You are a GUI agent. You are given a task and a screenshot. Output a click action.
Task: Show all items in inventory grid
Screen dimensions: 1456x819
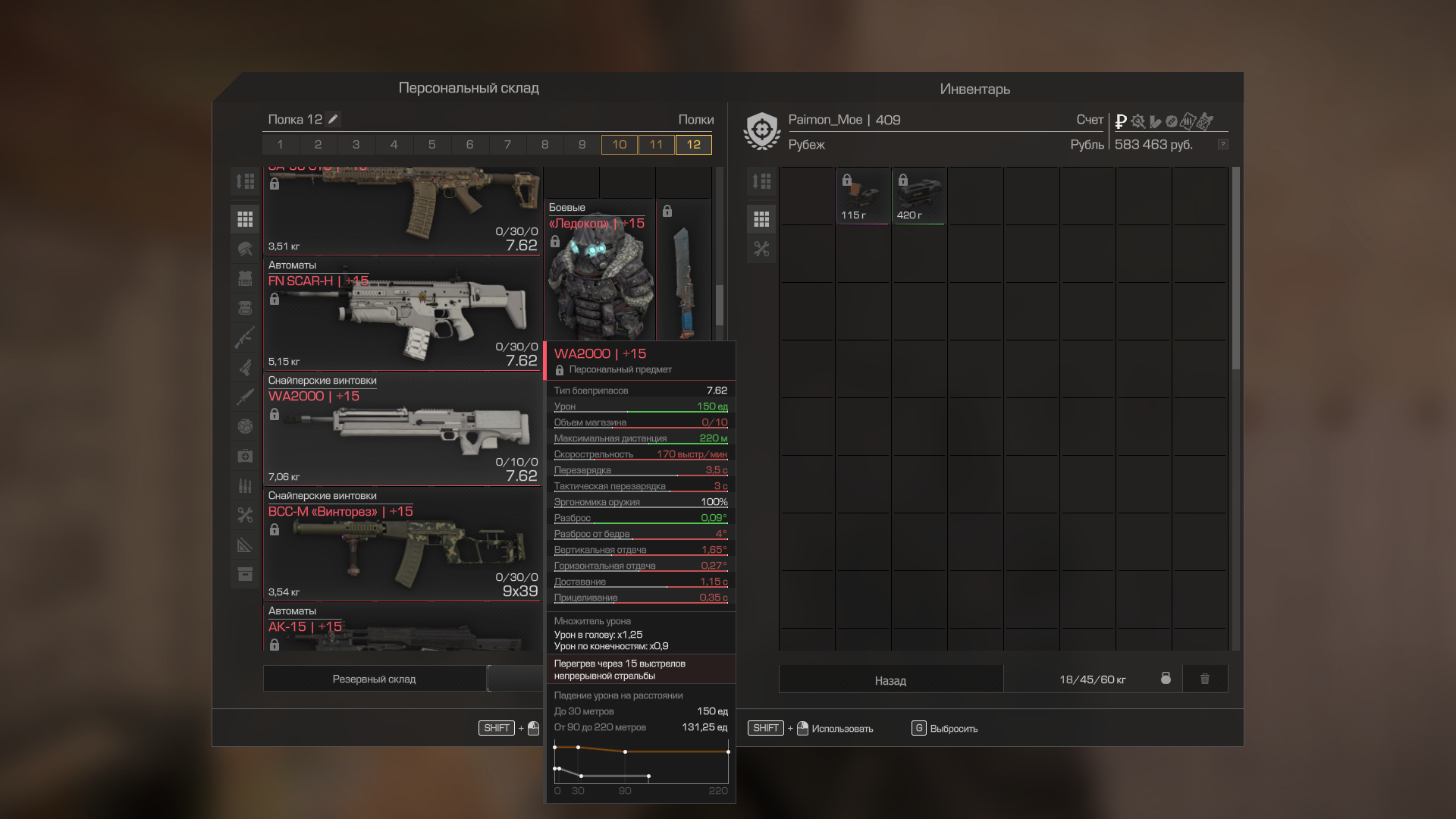761,219
